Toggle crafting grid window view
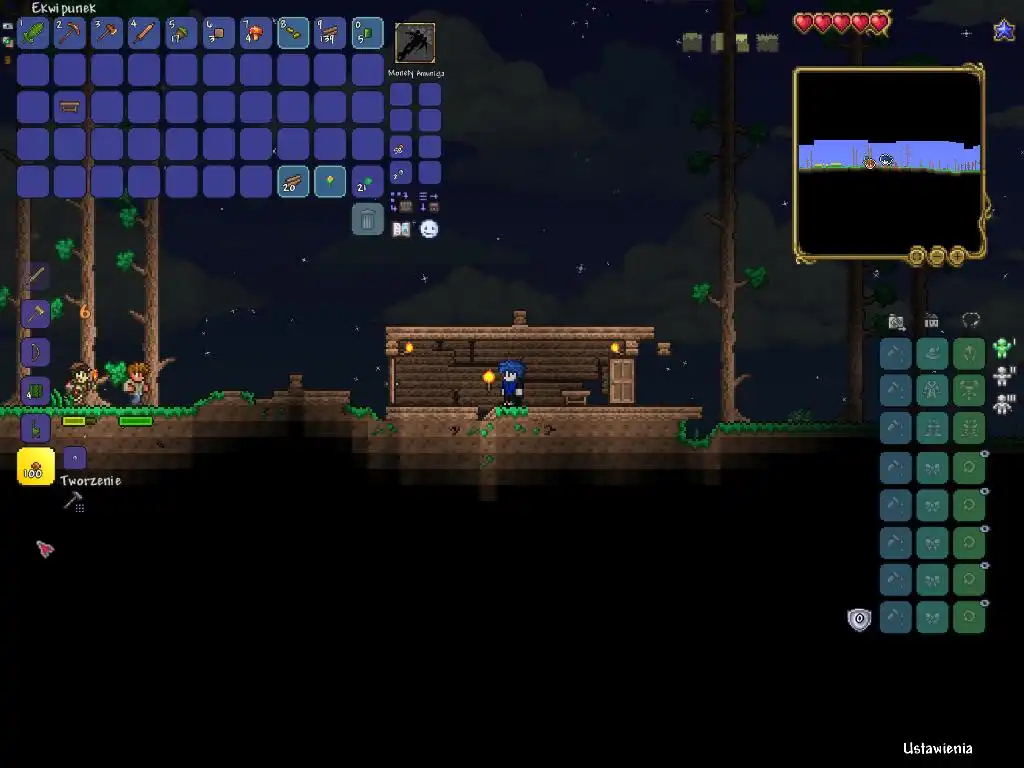This screenshot has height=768, width=1024. [x=73, y=502]
